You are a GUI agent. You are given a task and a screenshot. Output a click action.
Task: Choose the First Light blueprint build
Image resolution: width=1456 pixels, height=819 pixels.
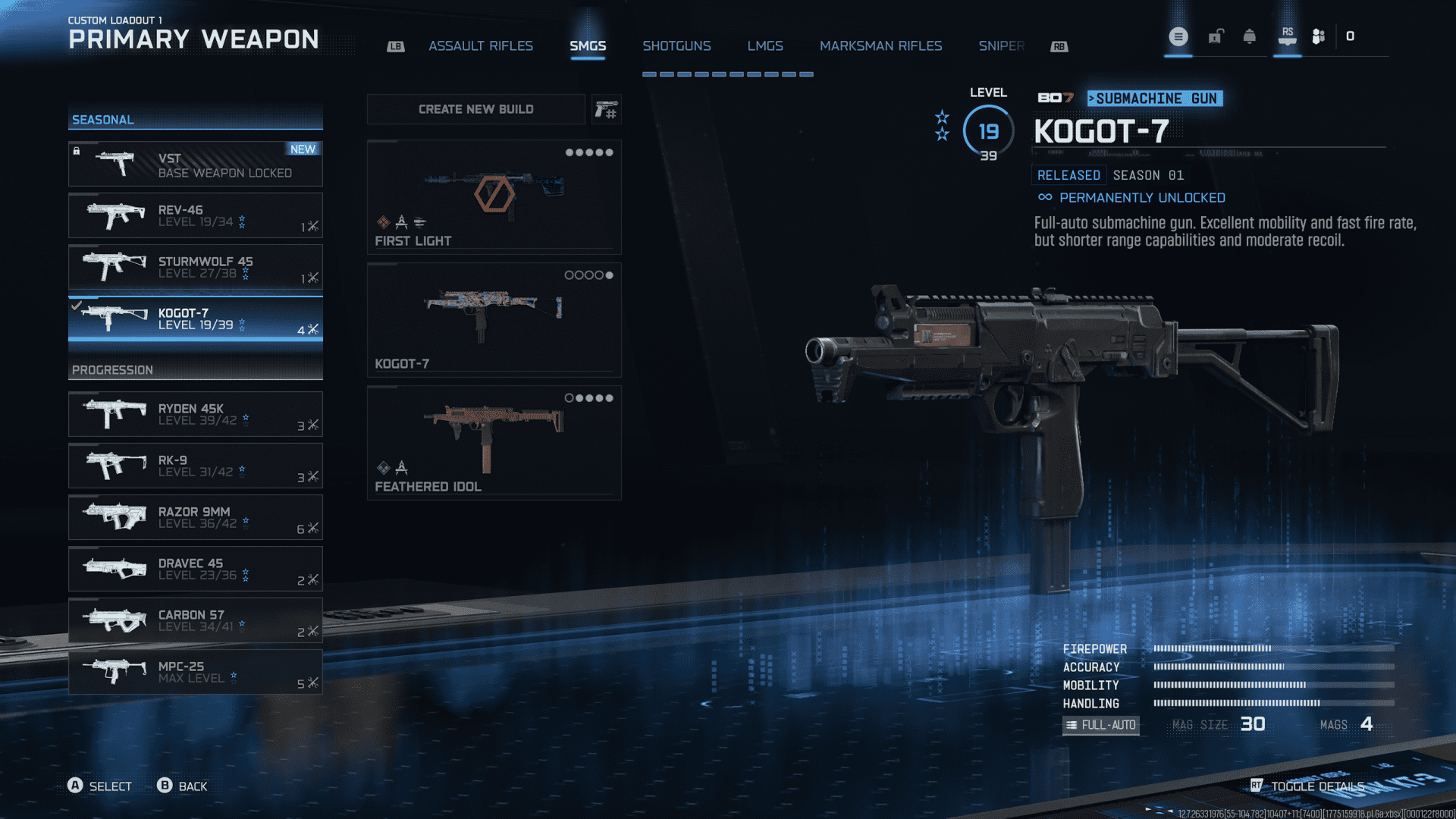tap(494, 196)
